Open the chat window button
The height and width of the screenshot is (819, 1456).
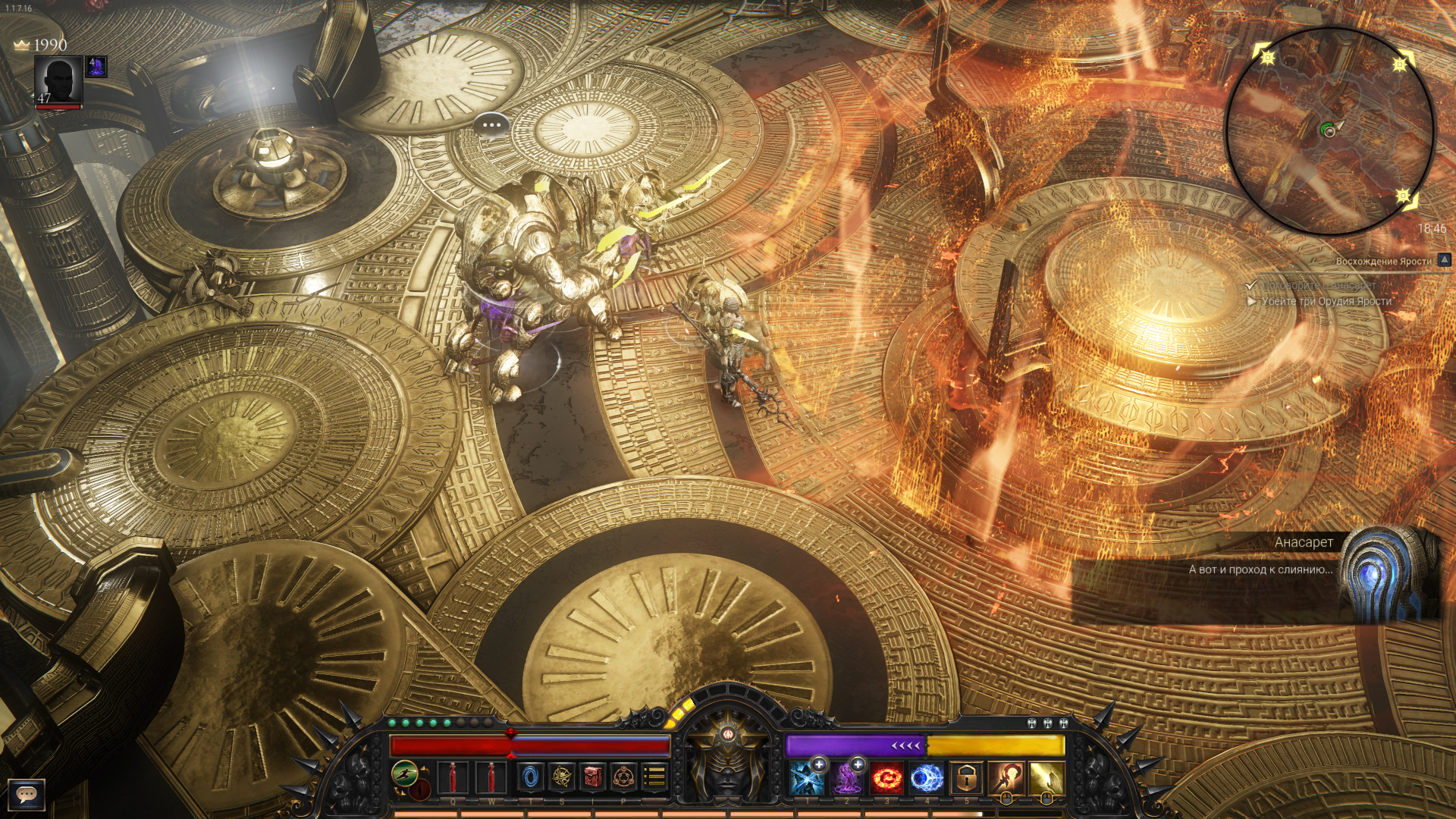coord(27,794)
